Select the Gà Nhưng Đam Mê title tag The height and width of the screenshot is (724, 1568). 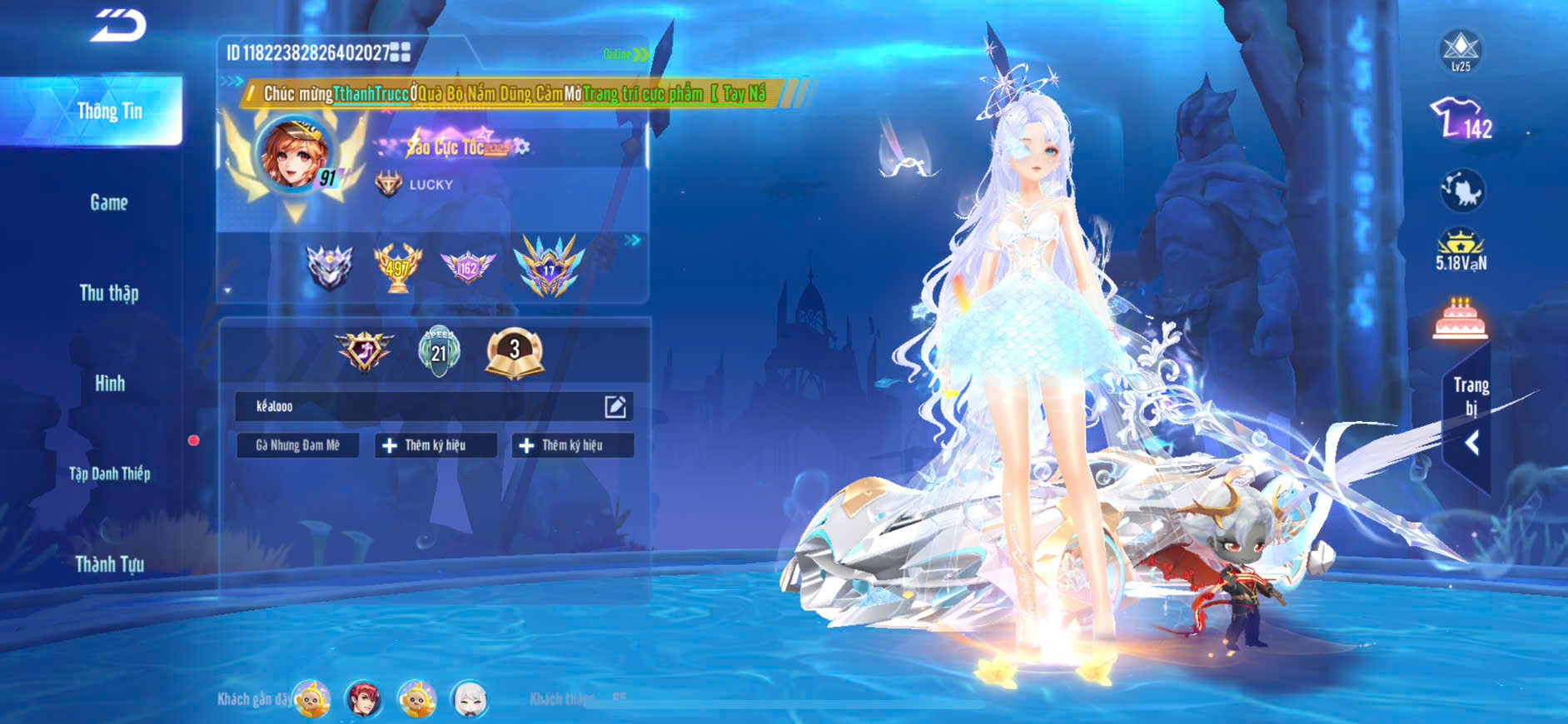(x=297, y=445)
